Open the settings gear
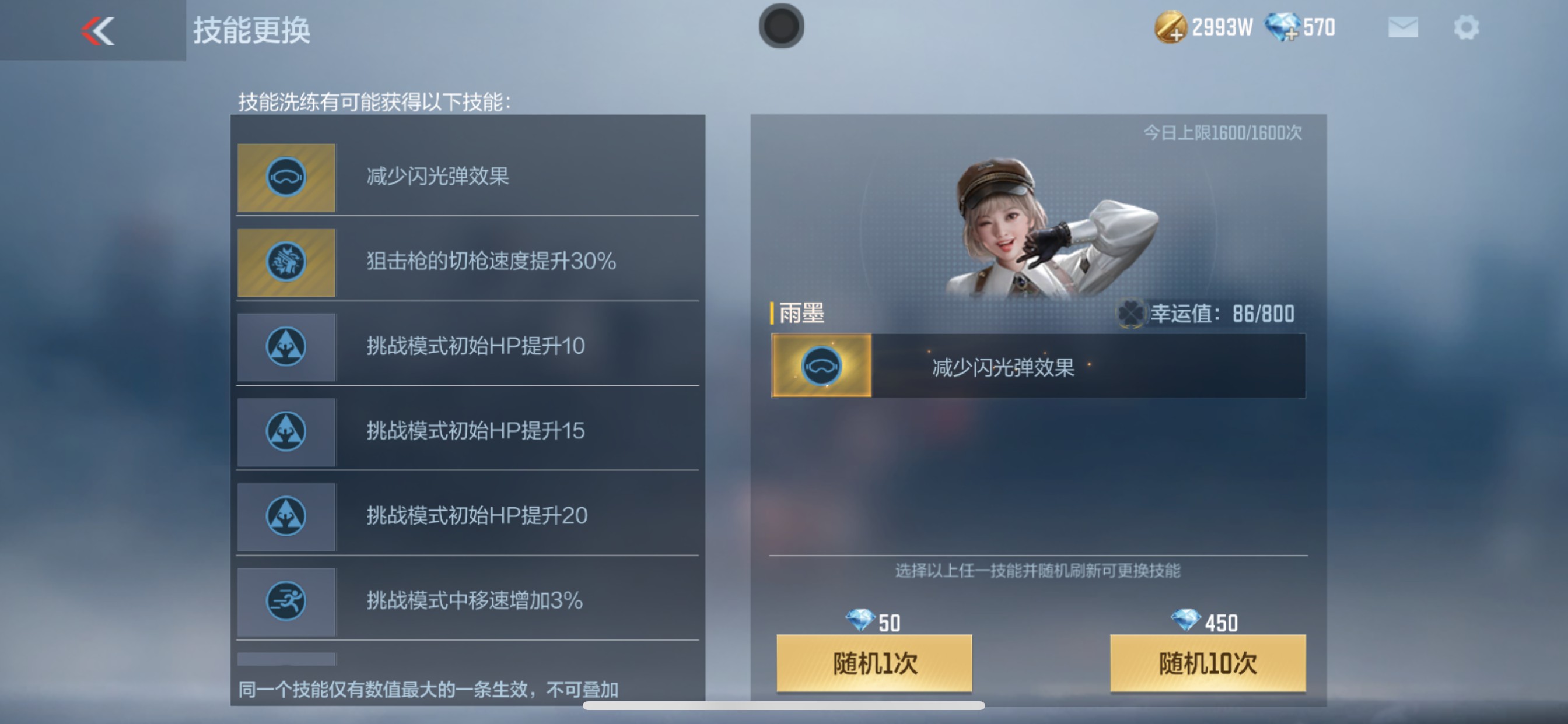 click(x=1467, y=27)
